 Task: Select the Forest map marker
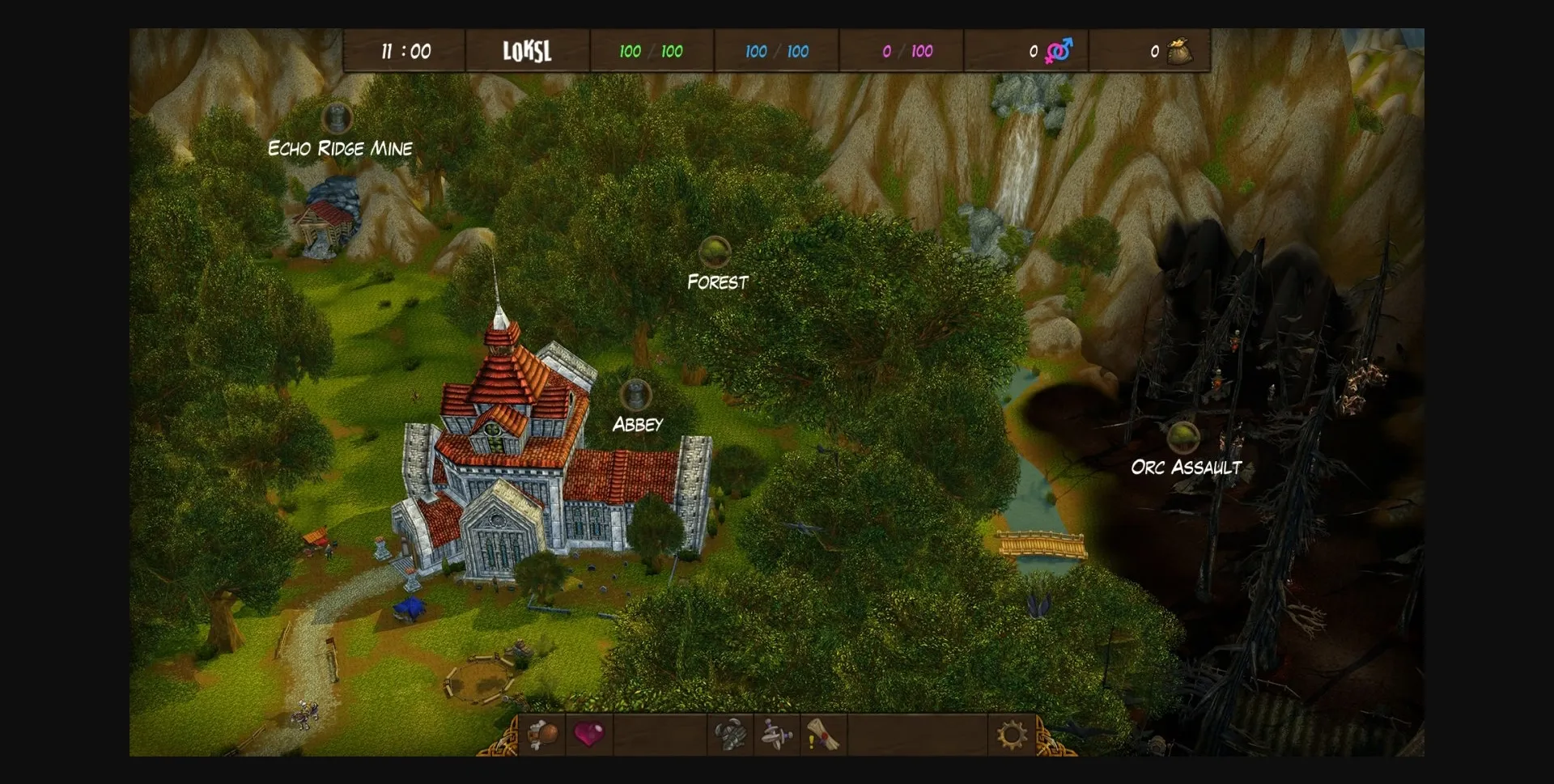715,252
